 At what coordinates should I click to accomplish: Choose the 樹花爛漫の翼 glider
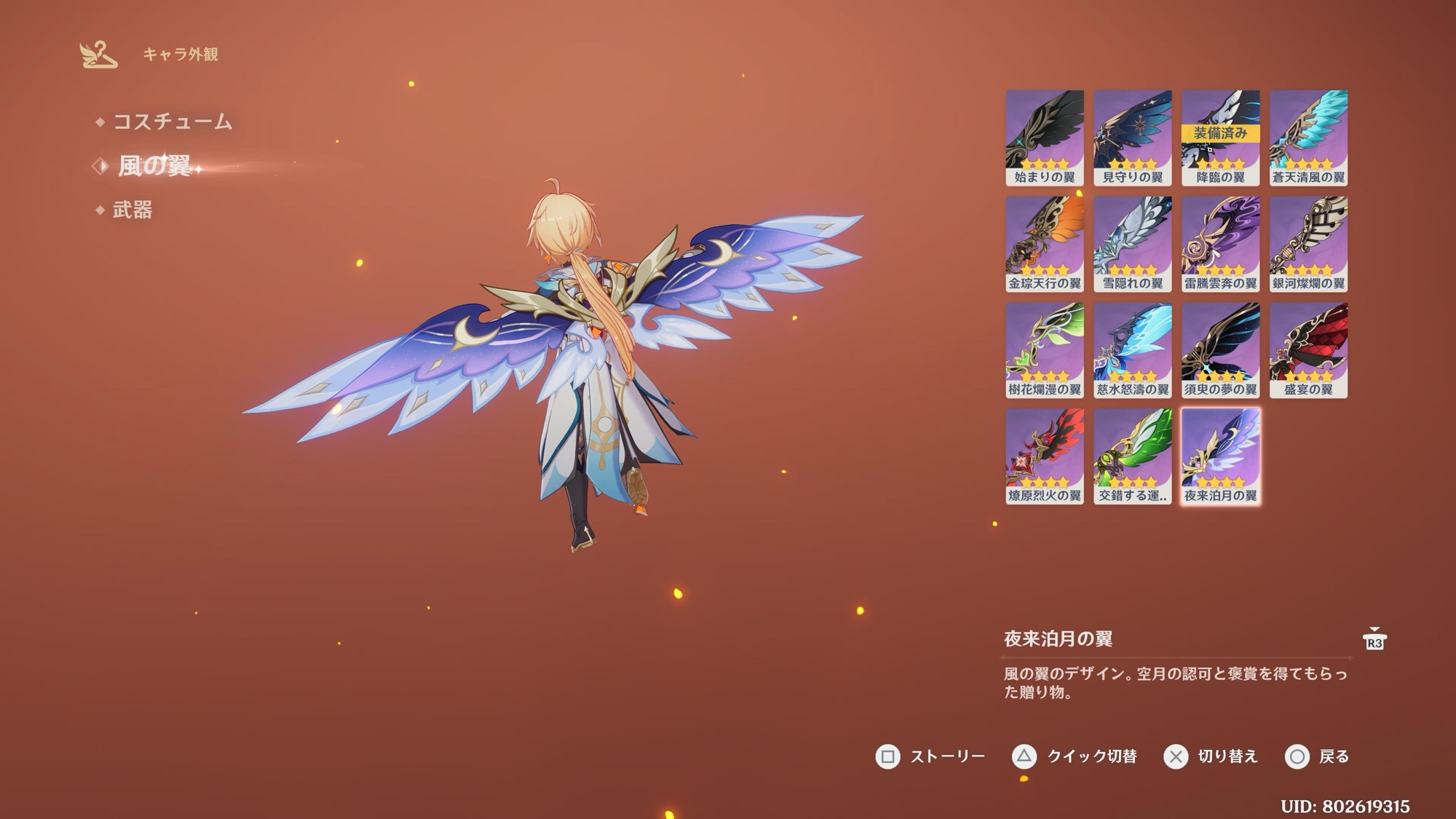click(x=1044, y=350)
